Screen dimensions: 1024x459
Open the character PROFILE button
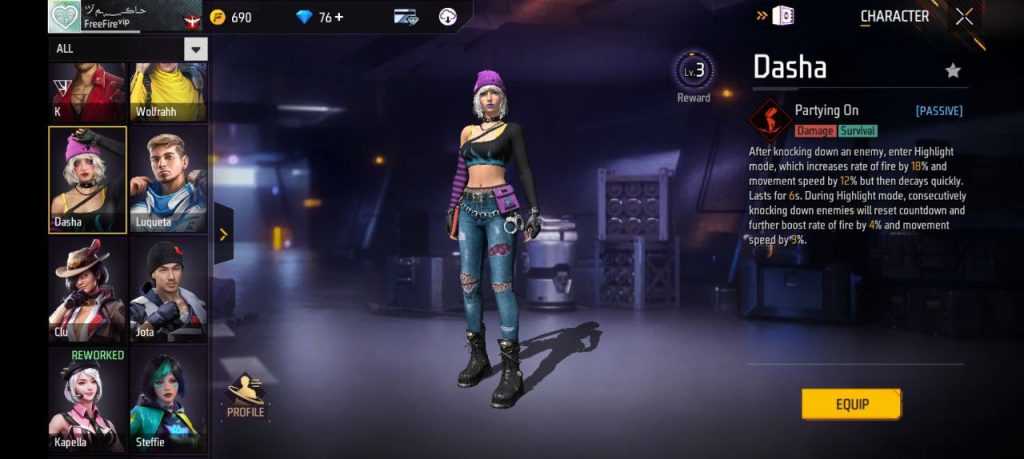click(x=245, y=396)
